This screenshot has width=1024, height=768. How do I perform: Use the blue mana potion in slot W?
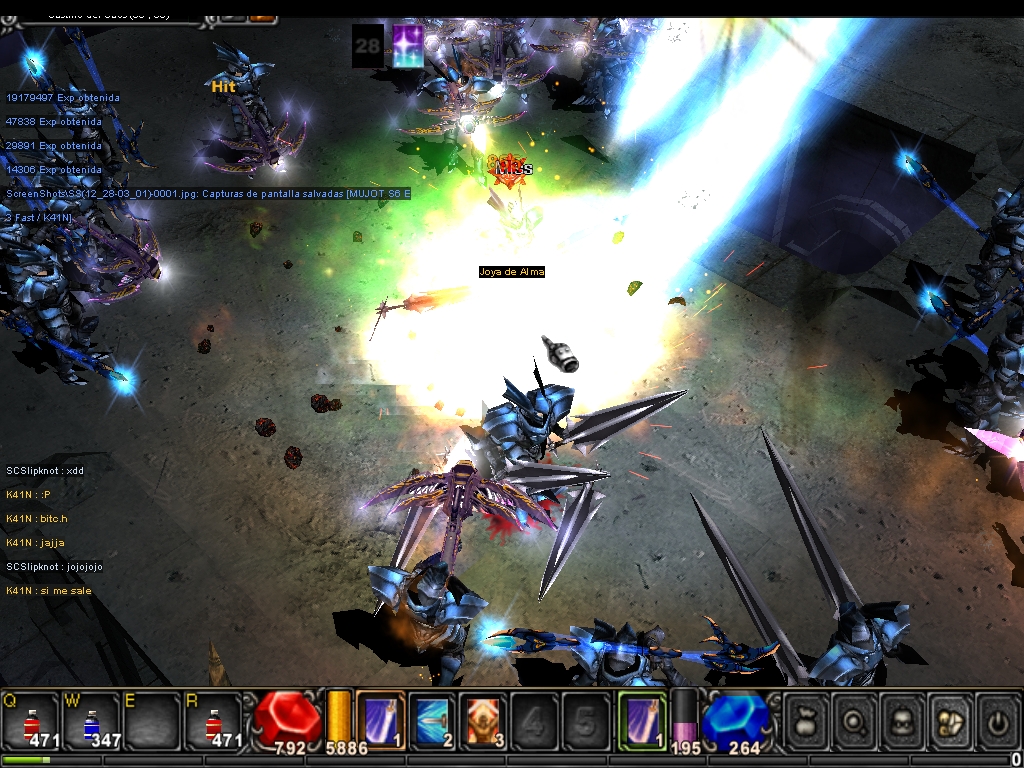91,721
